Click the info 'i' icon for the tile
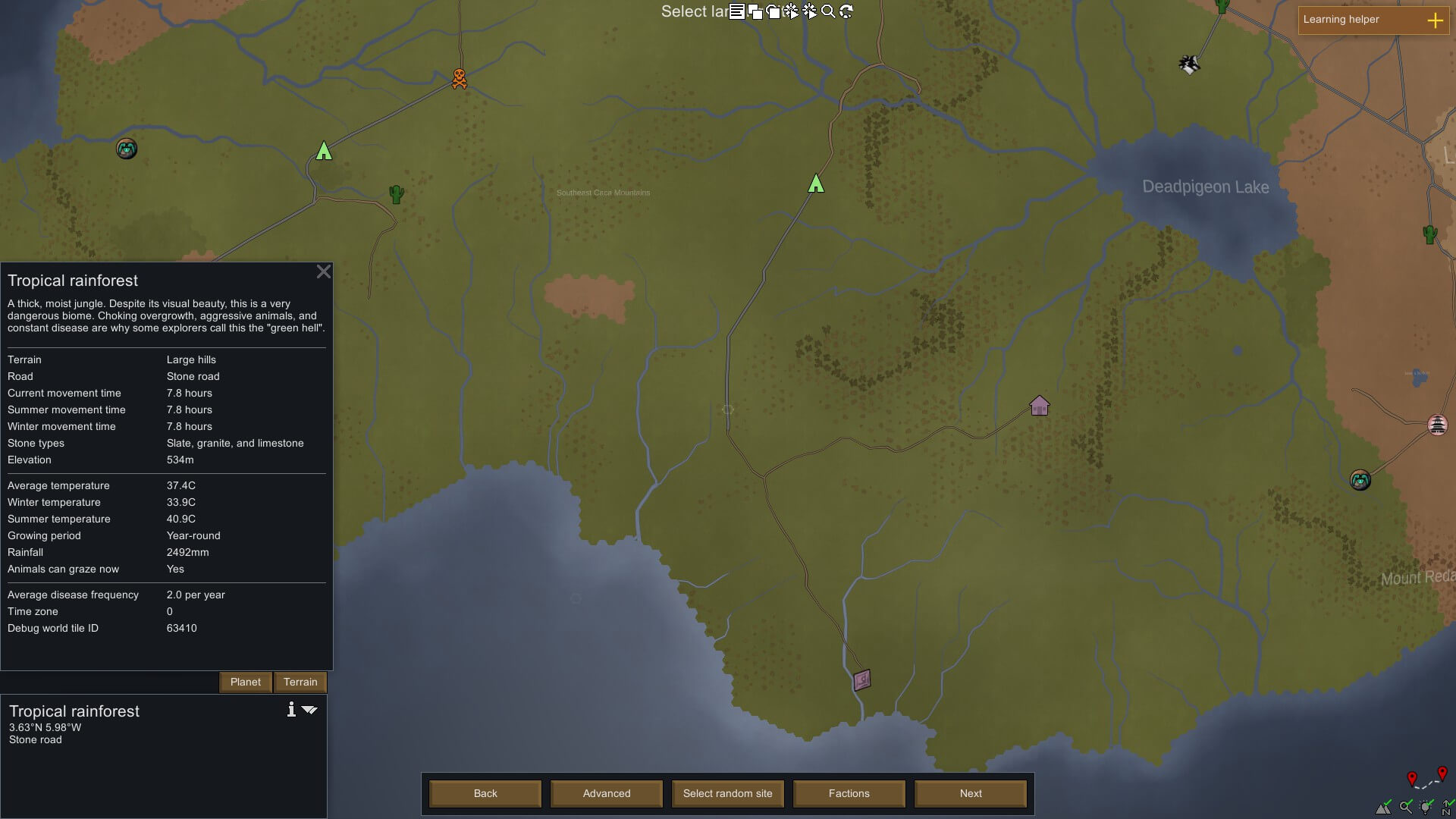1456x819 pixels. 291,710
